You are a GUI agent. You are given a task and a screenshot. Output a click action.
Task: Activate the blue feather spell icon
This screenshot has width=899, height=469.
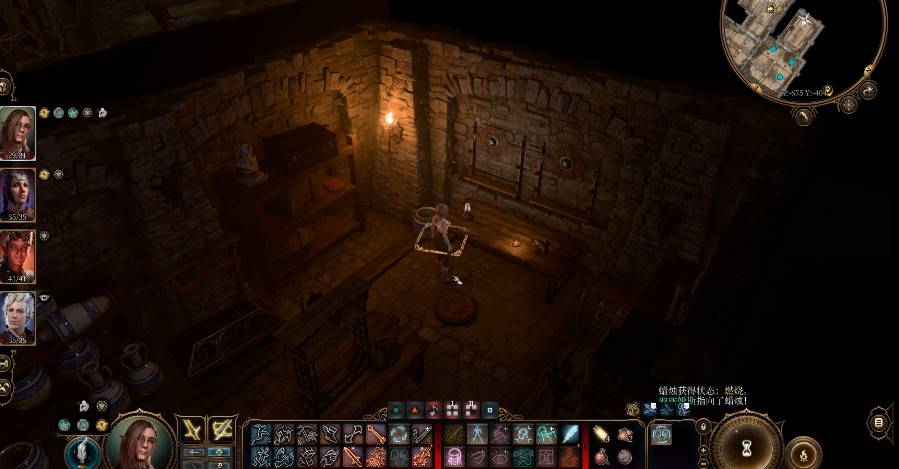(571, 434)
